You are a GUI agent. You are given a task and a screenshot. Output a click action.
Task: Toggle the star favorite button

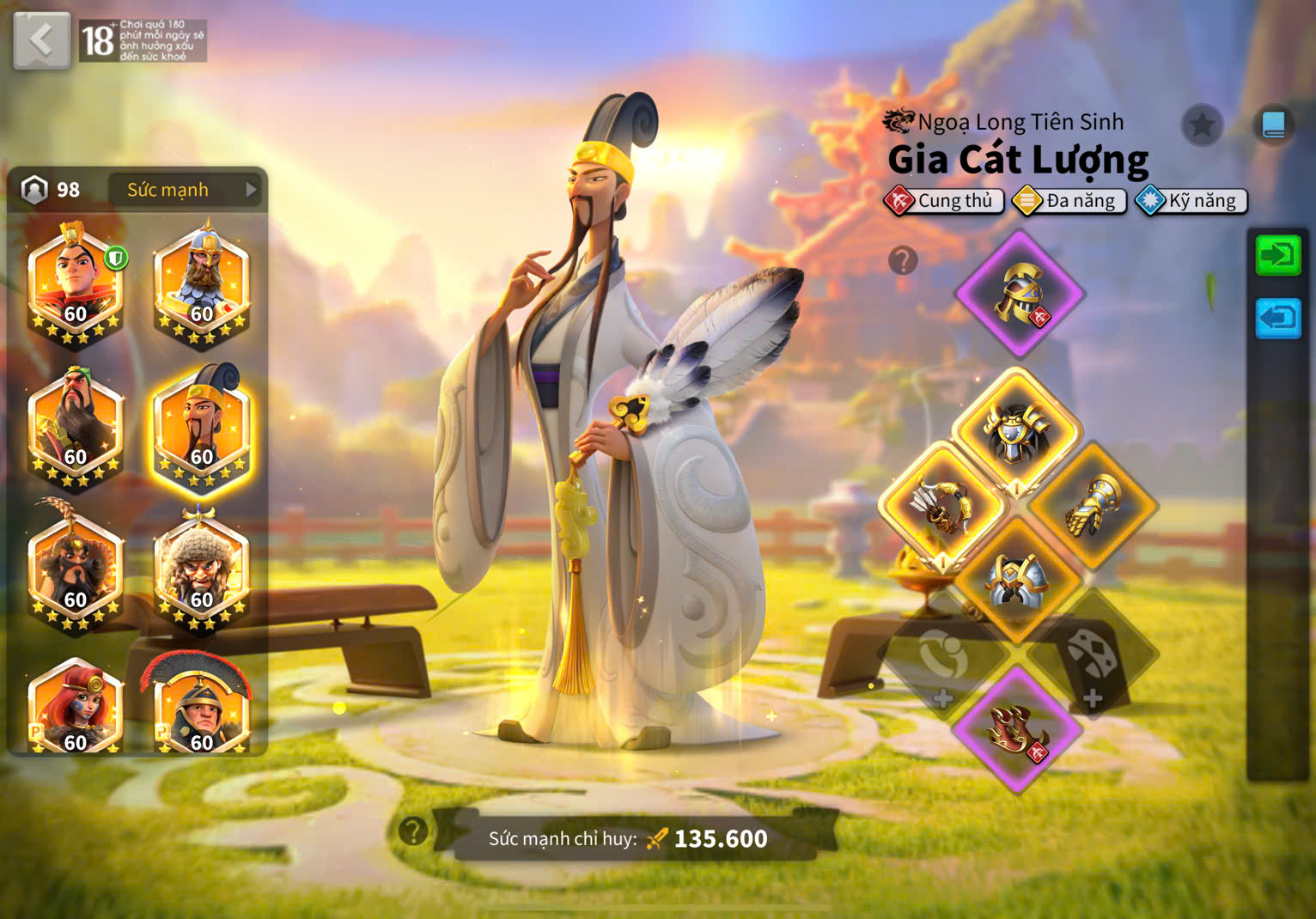(x=1202, y=126)
